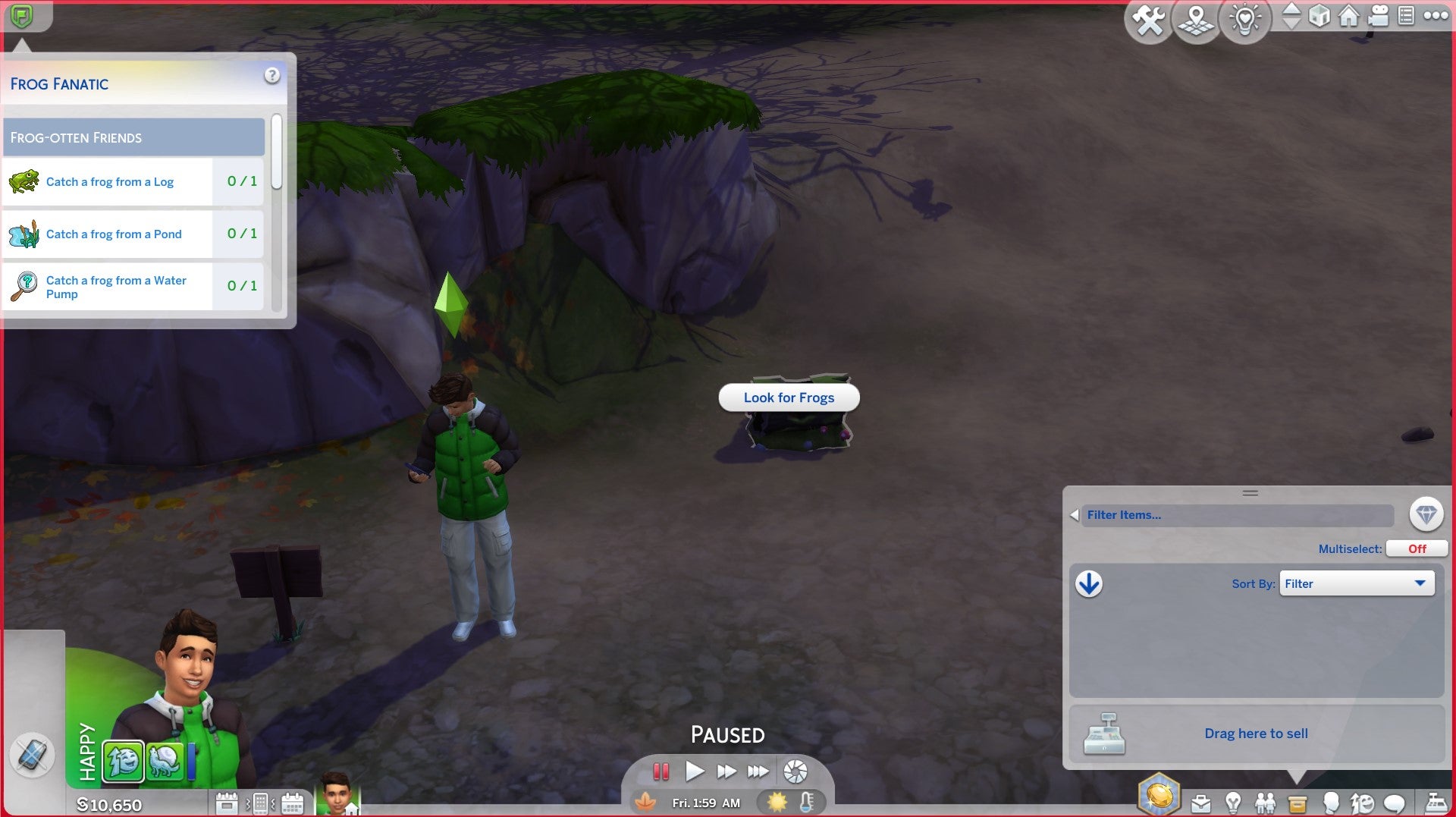Enable Multiselect in the inventory panel

coord(1417,548)
